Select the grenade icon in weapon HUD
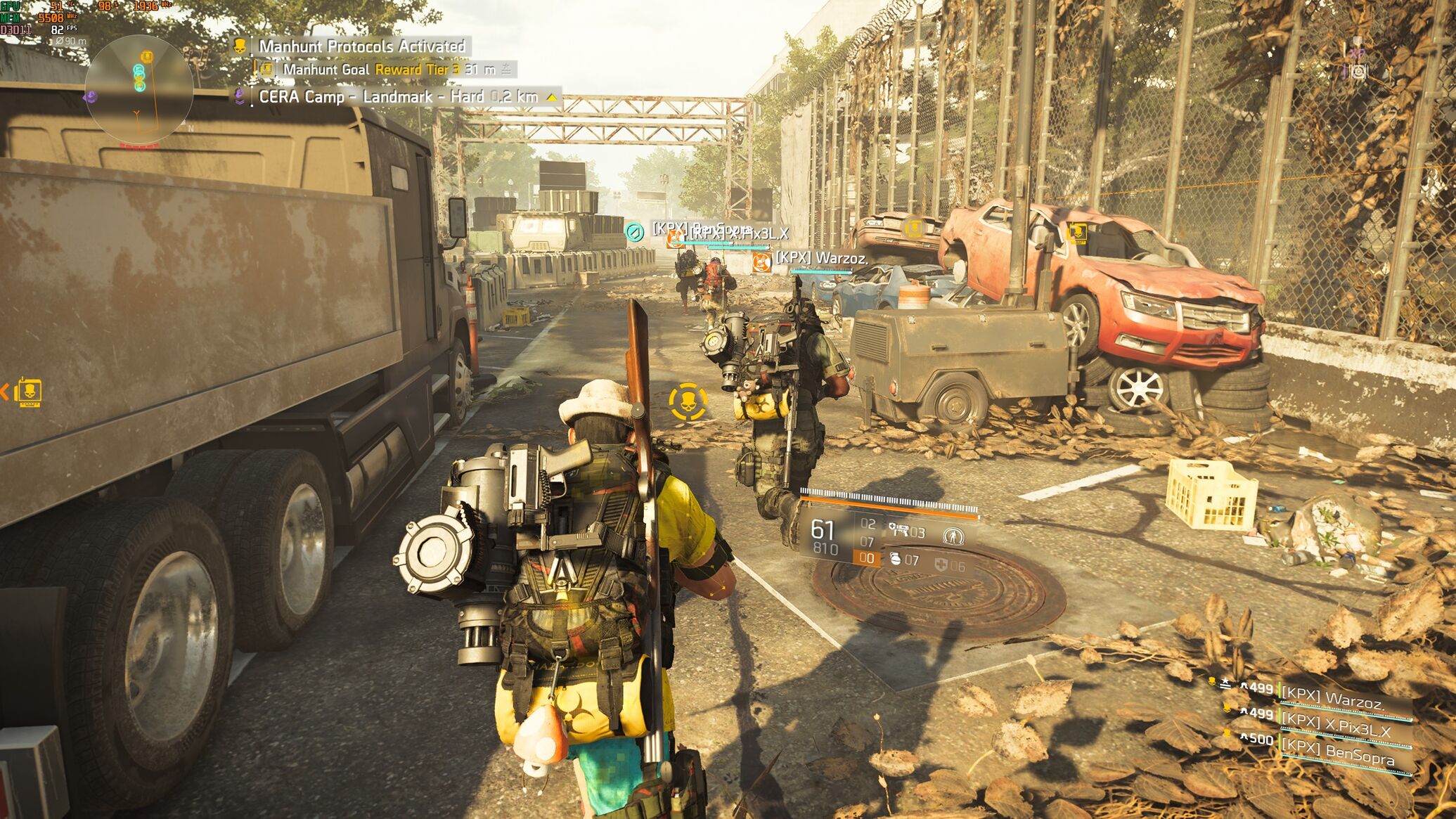The image size is (1456, 819). 895,560
